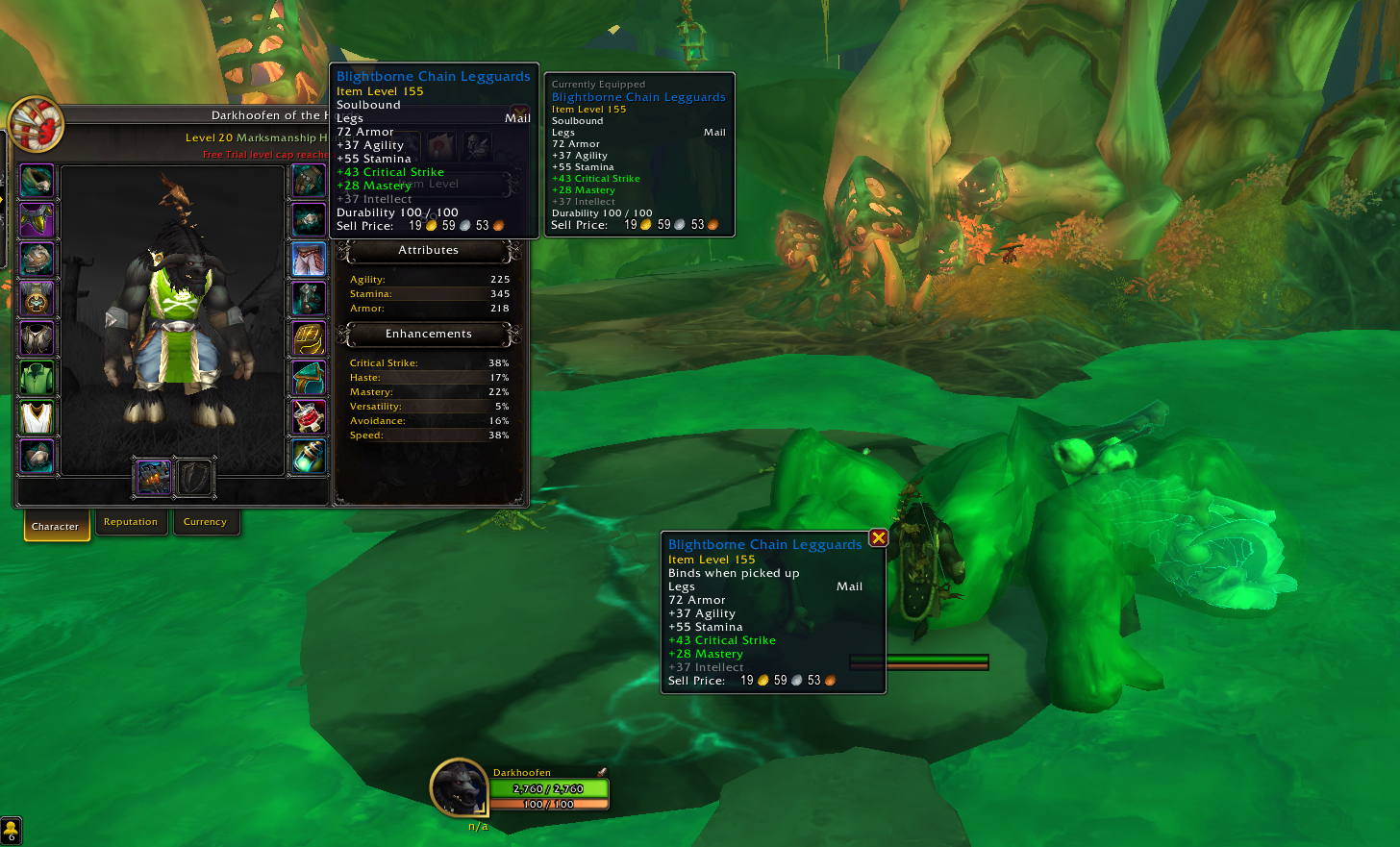Choose the gold ring equipment slot

(309, 338)
